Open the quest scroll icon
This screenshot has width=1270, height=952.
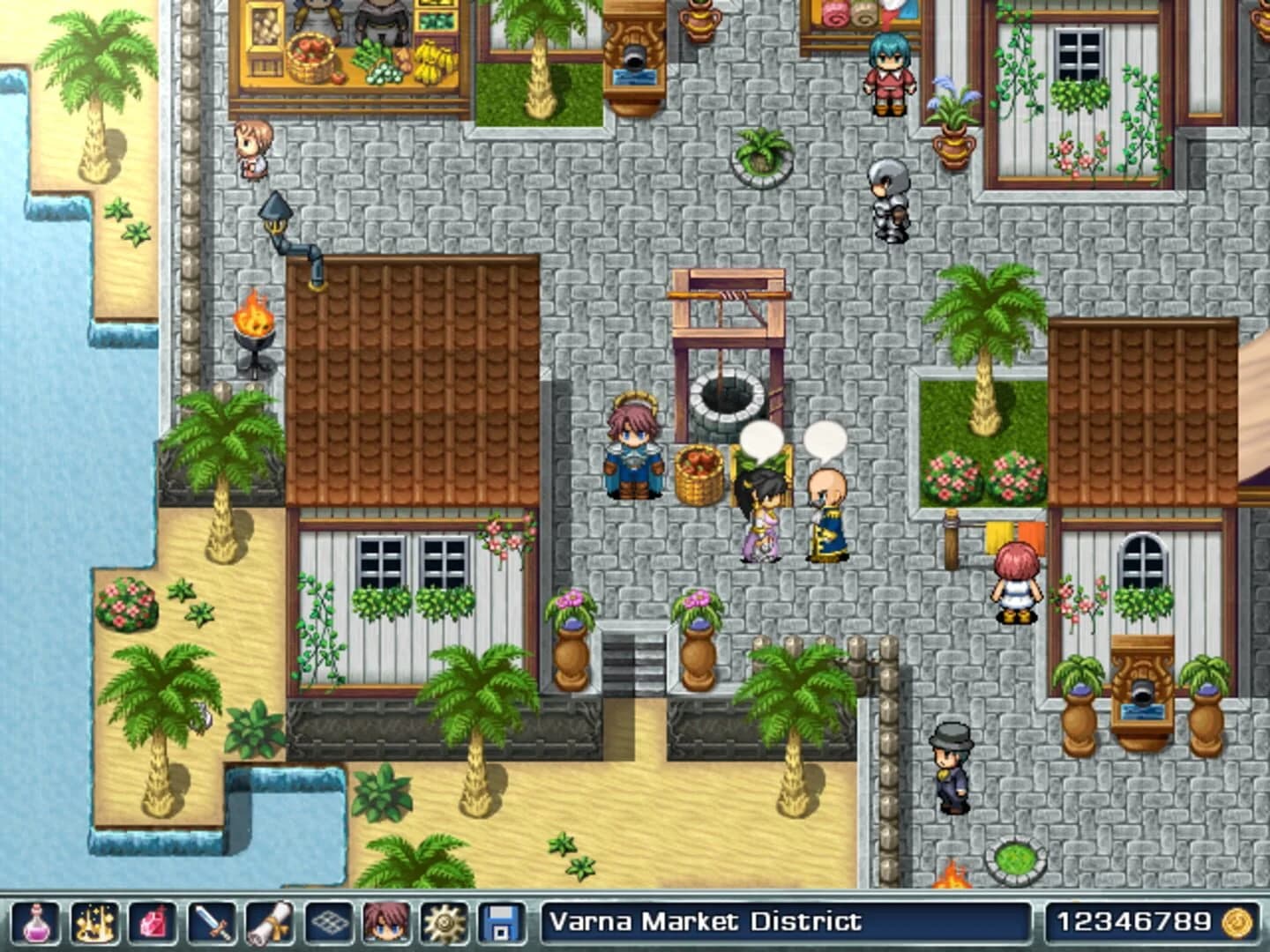[x=271, y=921]
